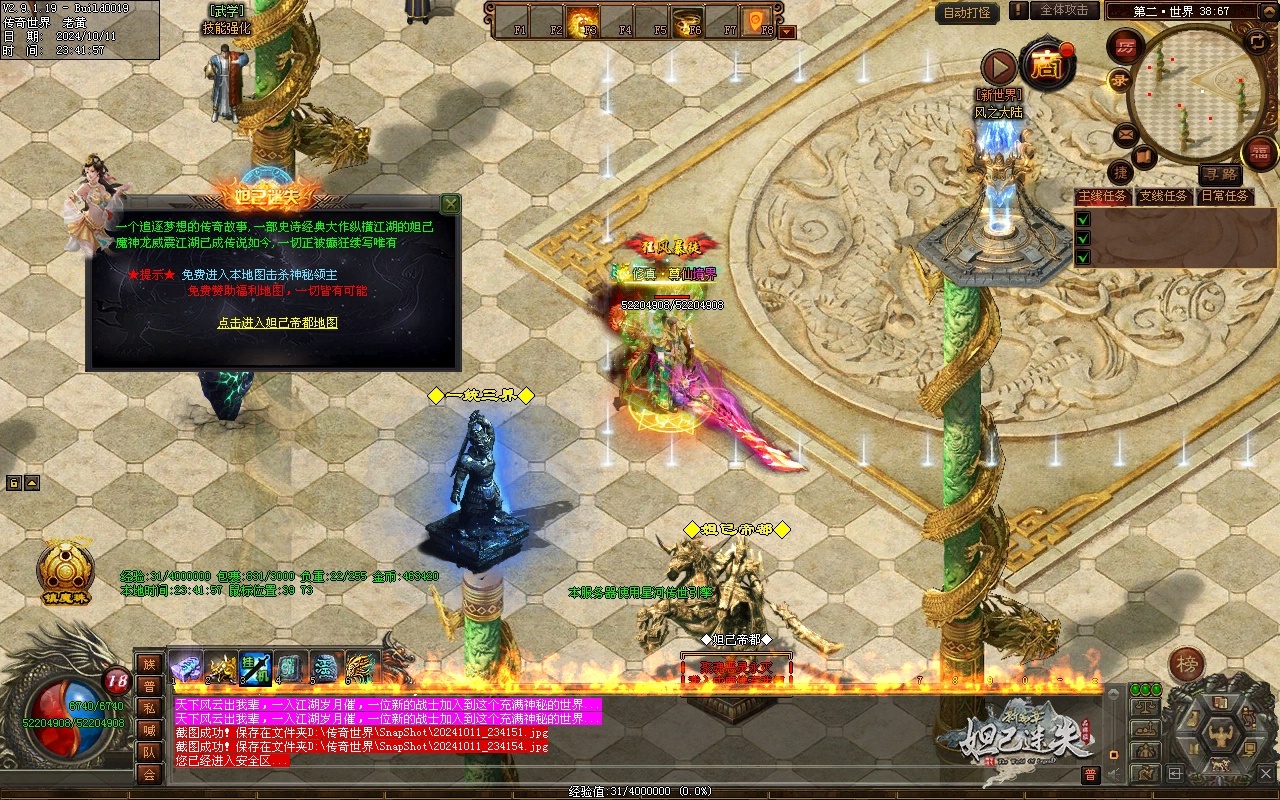This screenshot has height=800, width=1280.
Task: Switch to the 日常任务 tab
Action: 1225,196
